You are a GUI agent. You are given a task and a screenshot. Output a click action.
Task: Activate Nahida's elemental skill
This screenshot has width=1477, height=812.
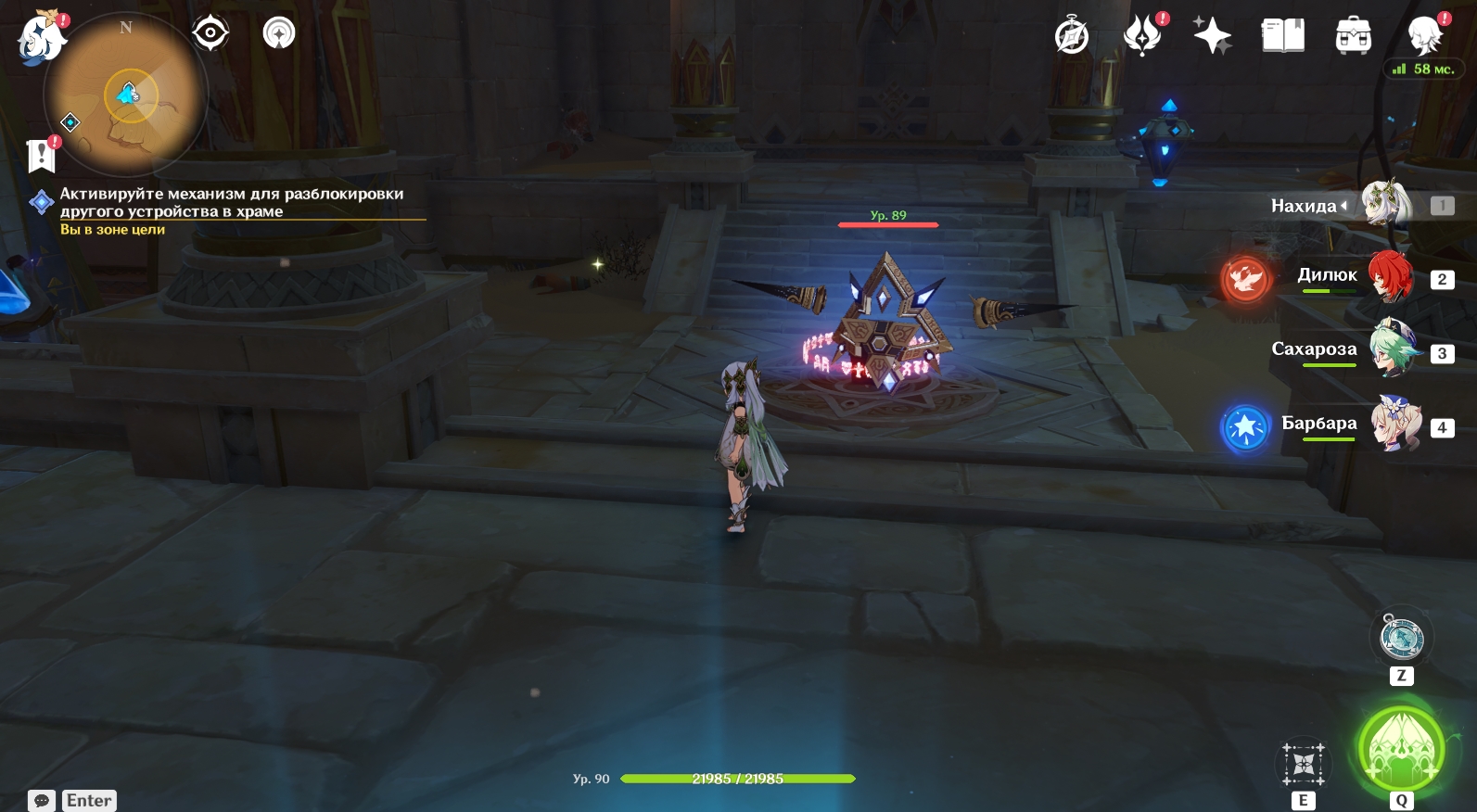(1303, 765)
